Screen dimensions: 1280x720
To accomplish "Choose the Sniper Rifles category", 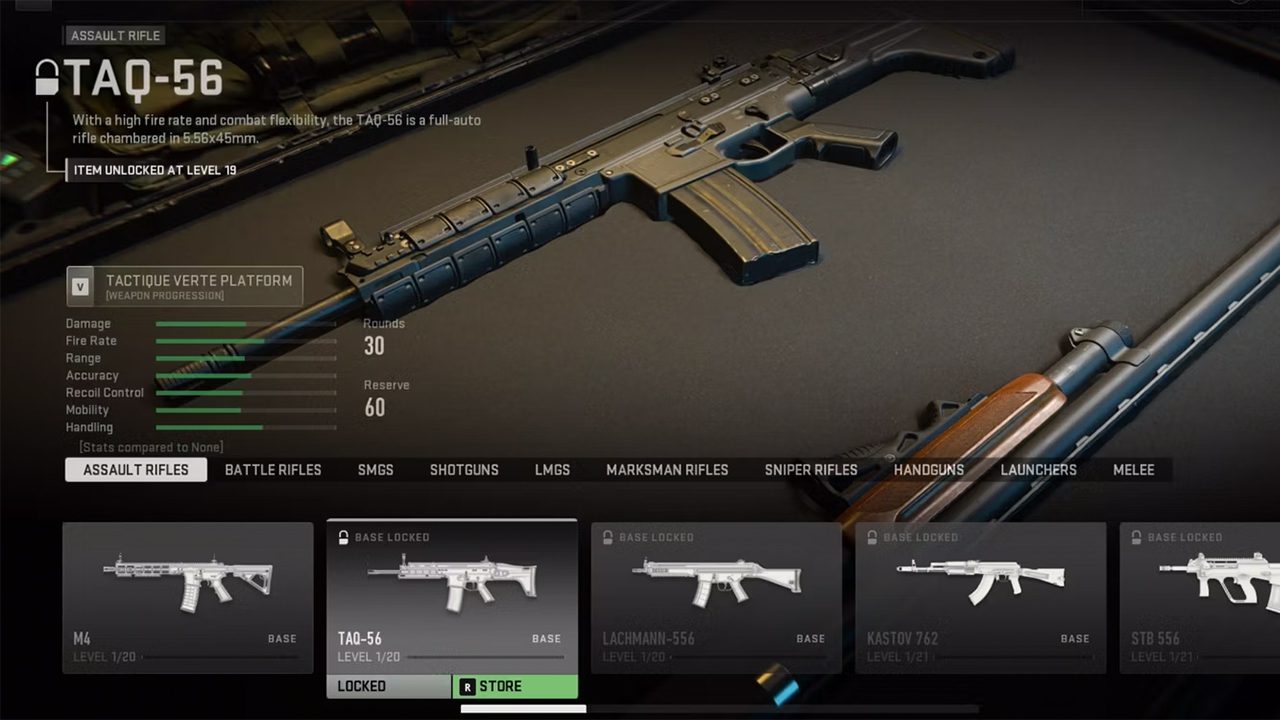I will (811, 470).
